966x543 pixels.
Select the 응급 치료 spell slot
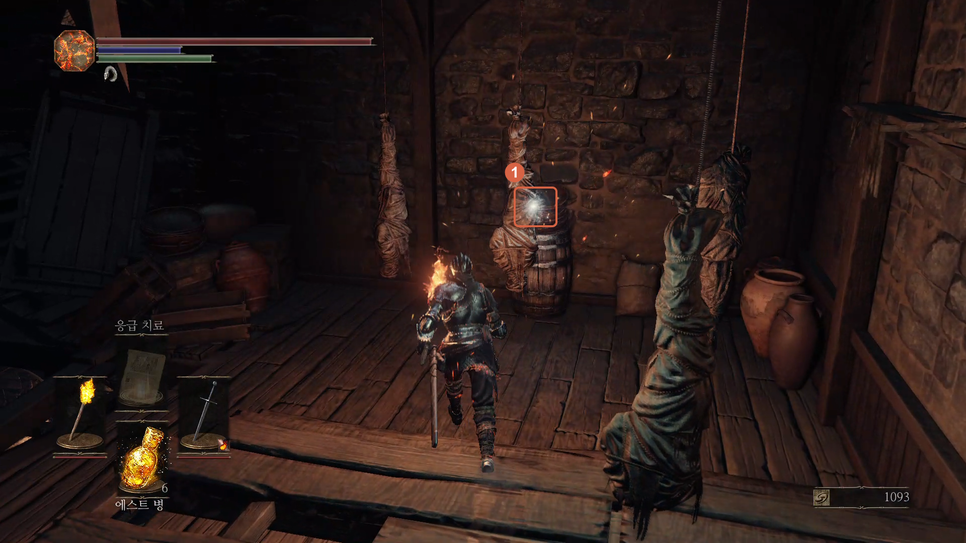141,374
